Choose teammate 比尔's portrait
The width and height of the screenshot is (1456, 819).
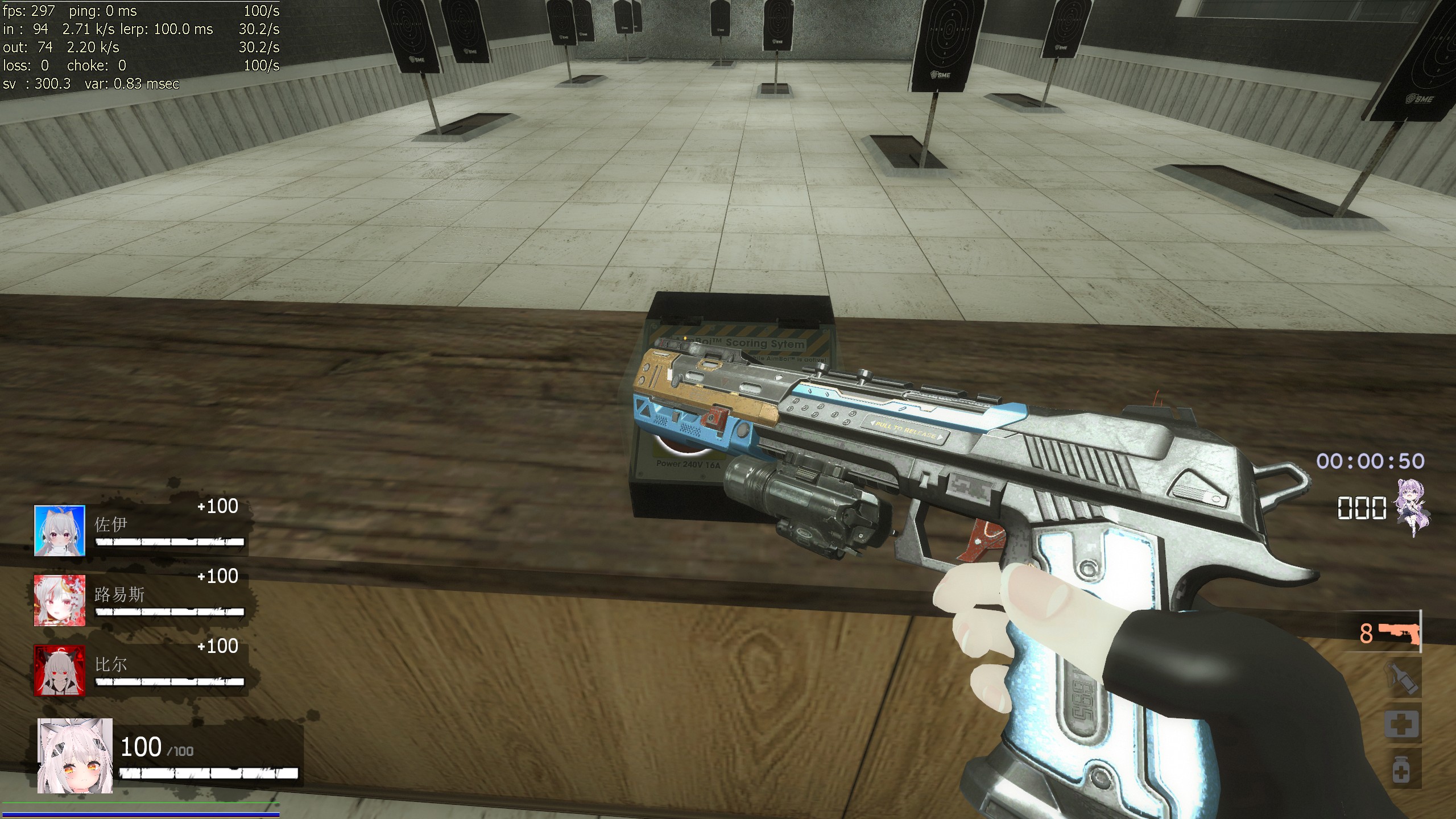[x=60, y=670]
